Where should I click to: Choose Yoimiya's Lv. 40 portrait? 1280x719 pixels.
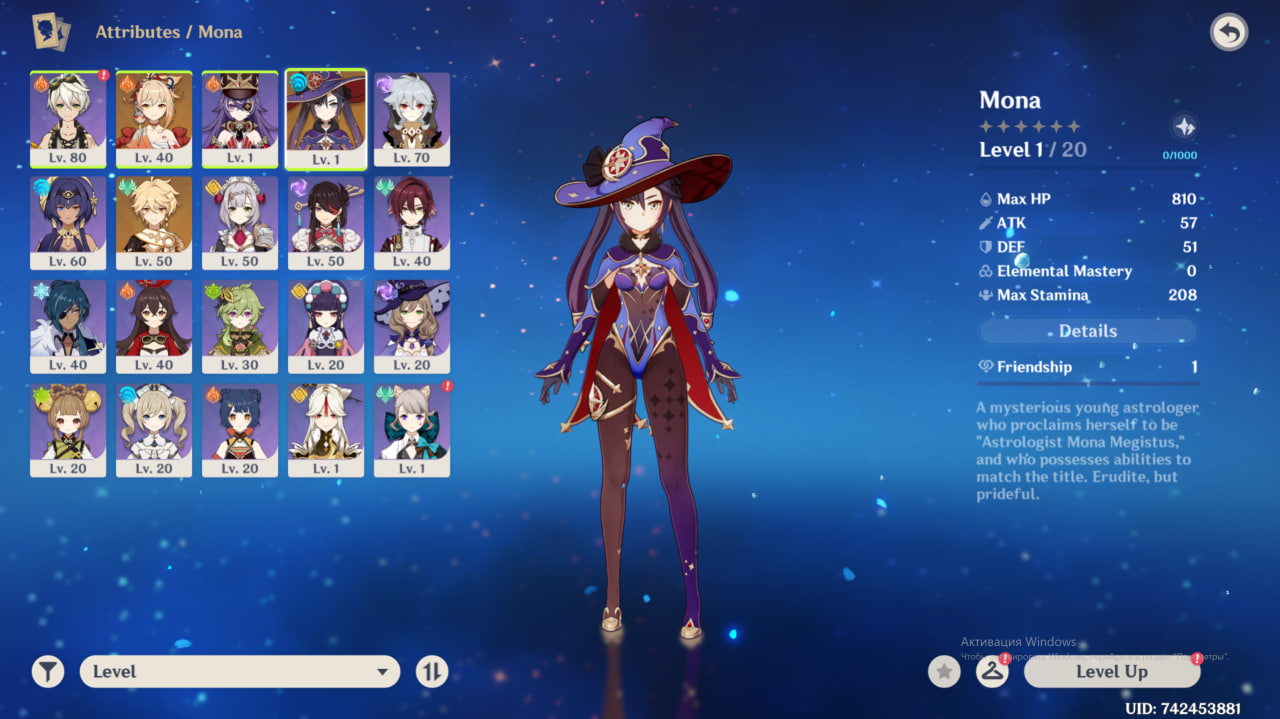coord(154,118)
